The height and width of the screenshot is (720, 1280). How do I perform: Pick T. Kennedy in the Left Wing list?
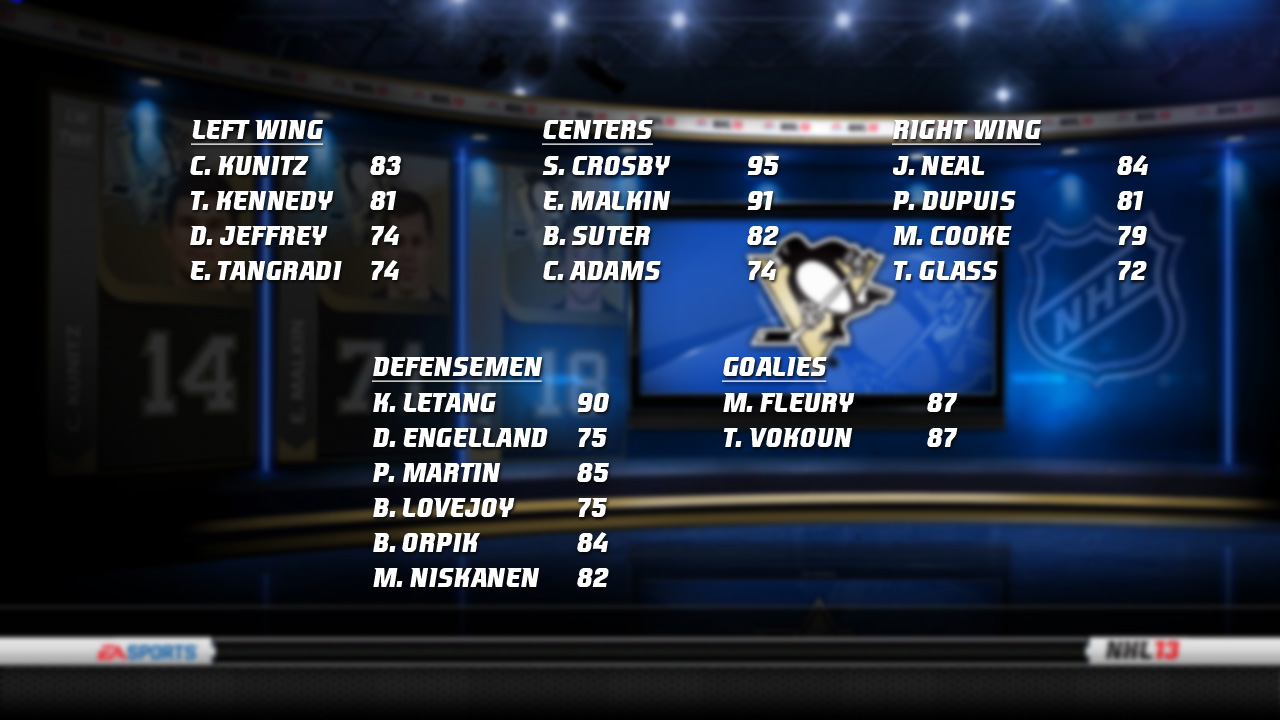(261, 201)
